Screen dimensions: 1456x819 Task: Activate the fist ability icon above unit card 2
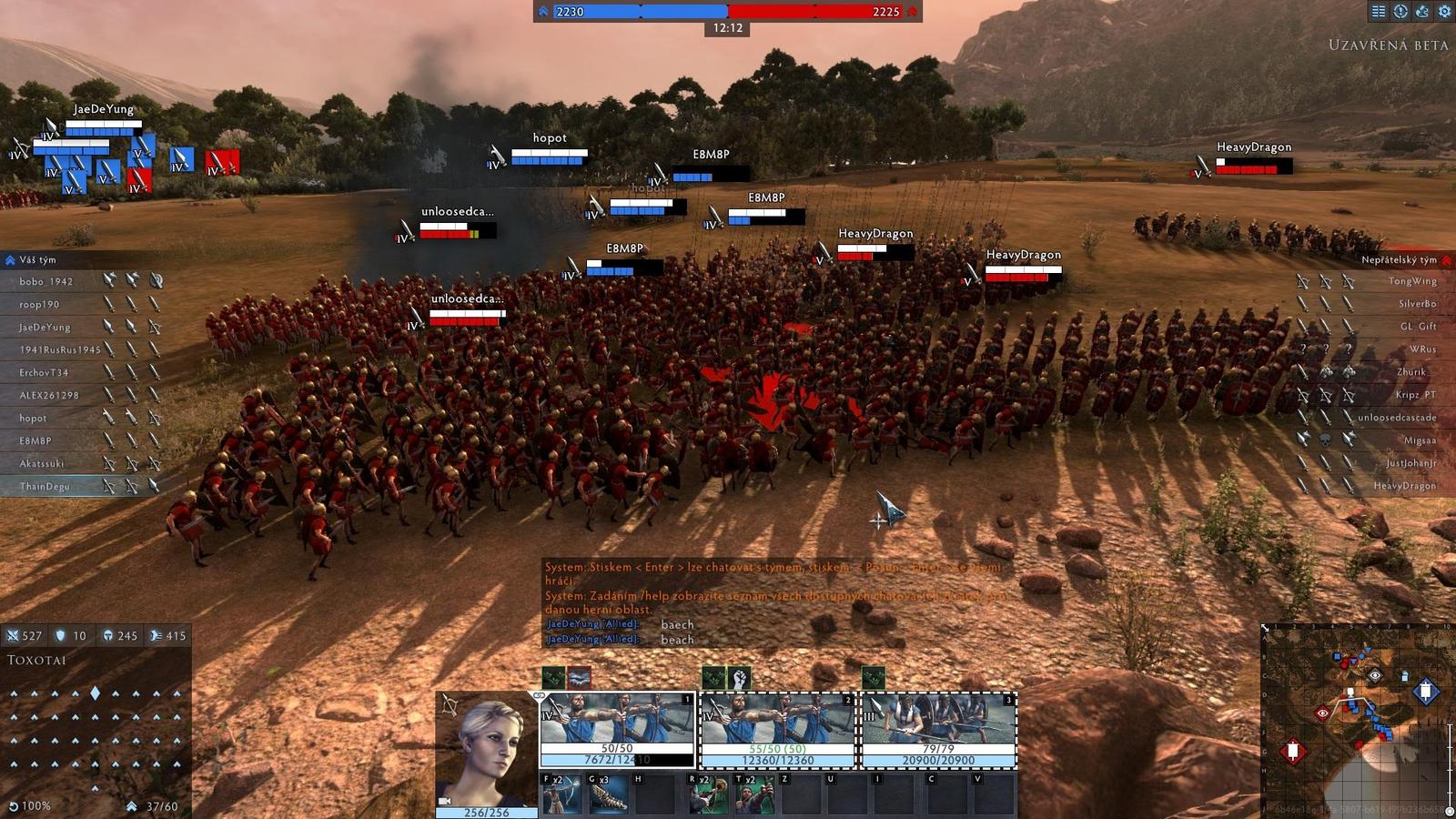[x=741, y=678]
